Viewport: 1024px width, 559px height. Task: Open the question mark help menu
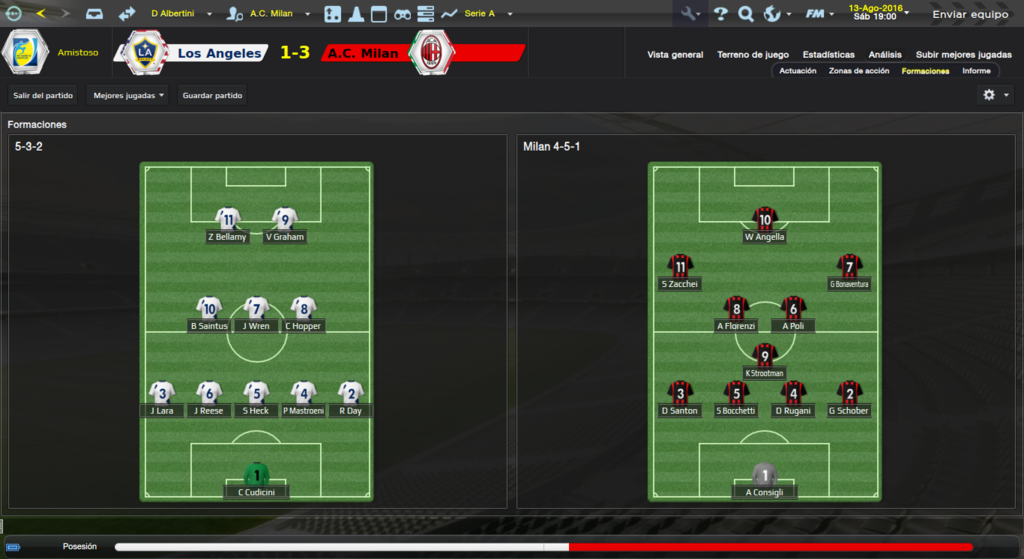point(720,14)
